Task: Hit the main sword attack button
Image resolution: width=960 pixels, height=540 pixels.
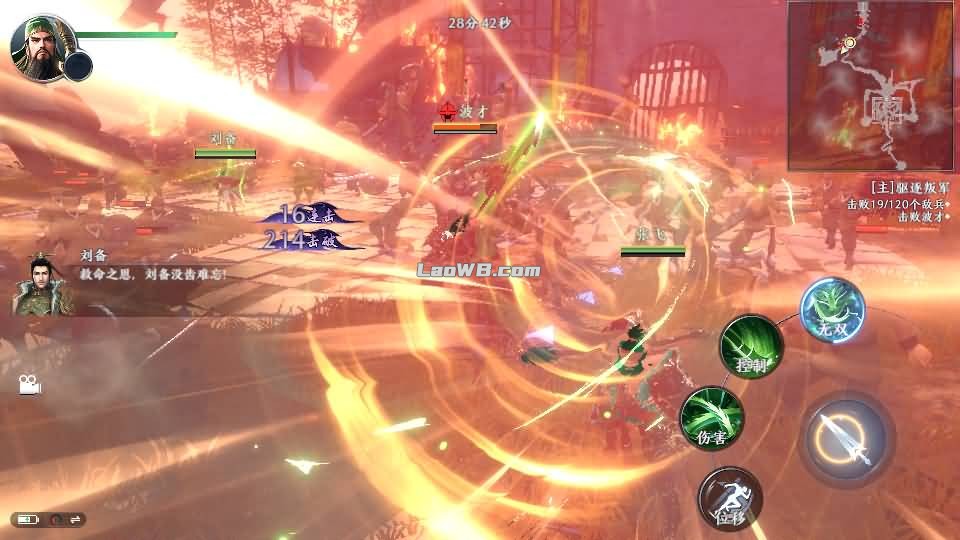Action: [846, 438]
